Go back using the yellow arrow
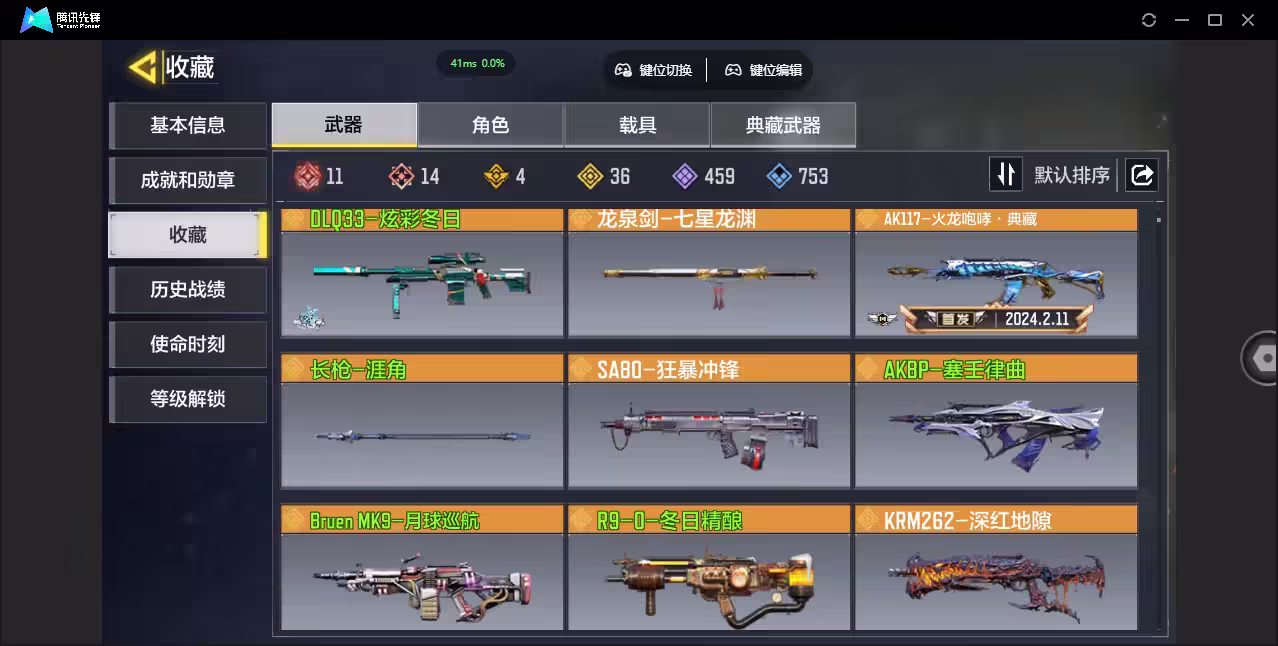Screen dimensions: 1278x646 coord(143,68)
